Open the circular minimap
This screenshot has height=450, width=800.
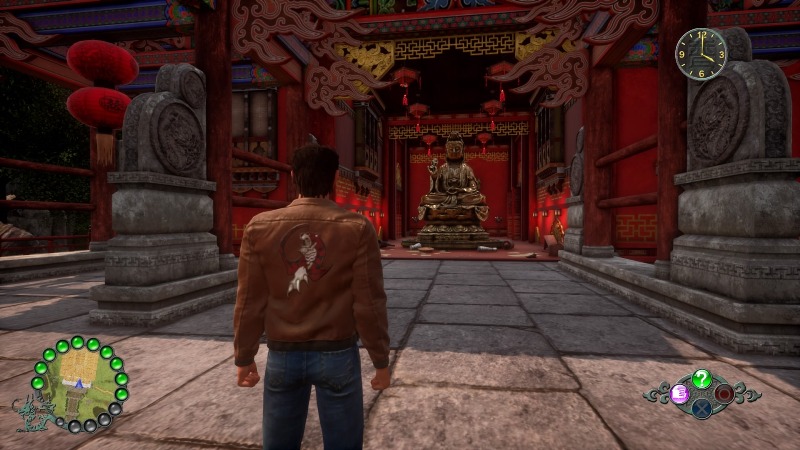(80, 384)
